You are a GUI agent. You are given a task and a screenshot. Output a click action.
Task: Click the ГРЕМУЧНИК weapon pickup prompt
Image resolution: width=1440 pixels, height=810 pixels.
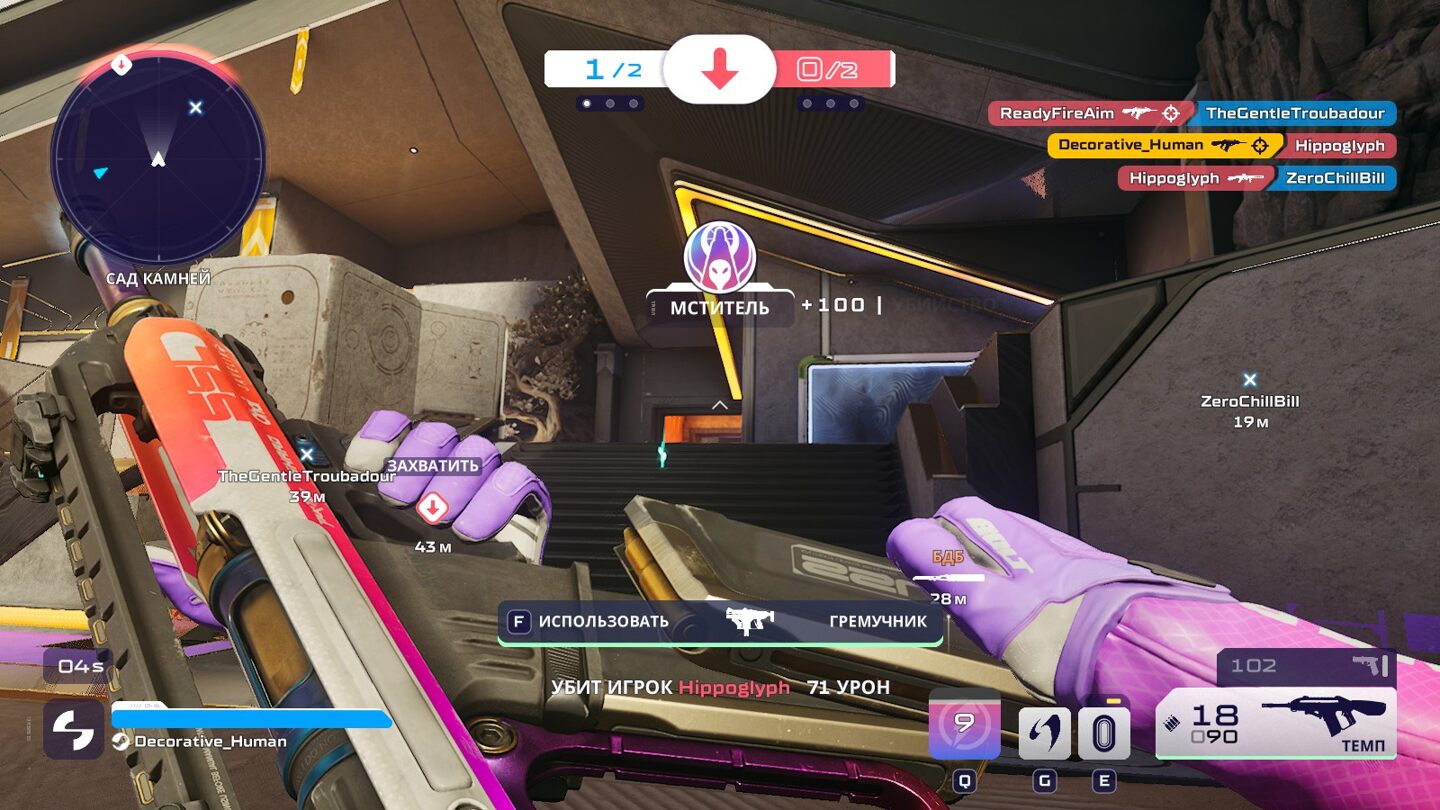[x=720, y=621]
